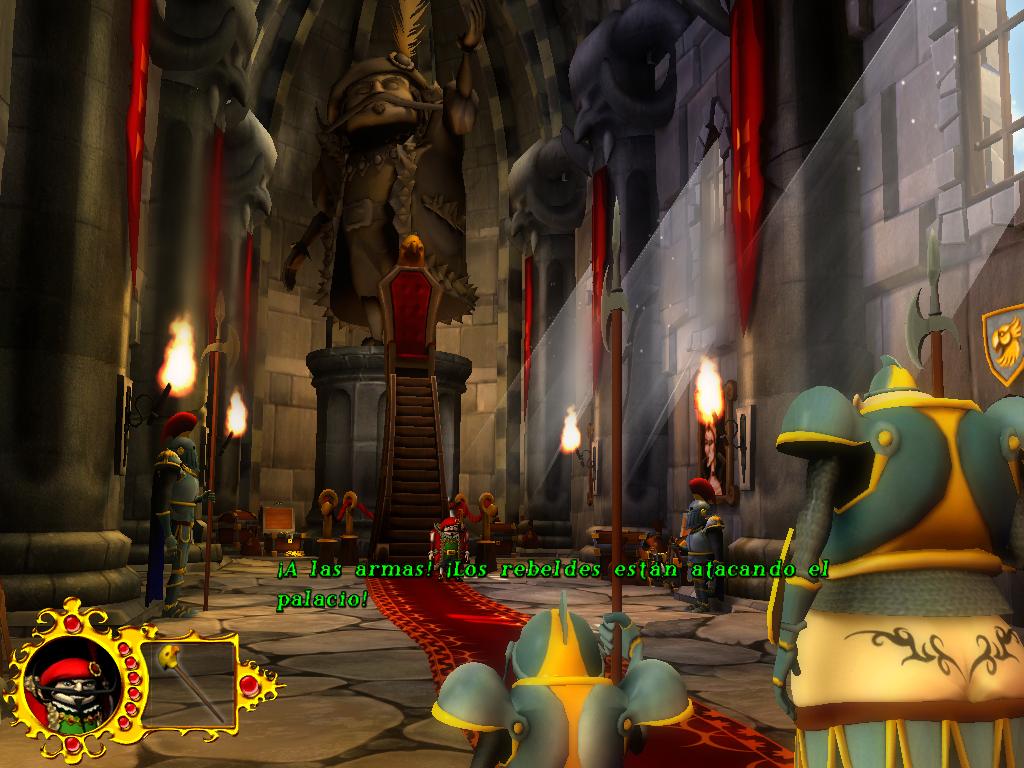This screenshot has height=768, width=1024.
Task: Select the golden-headed scepter weapon slot
Action: (x=189, y=684)
